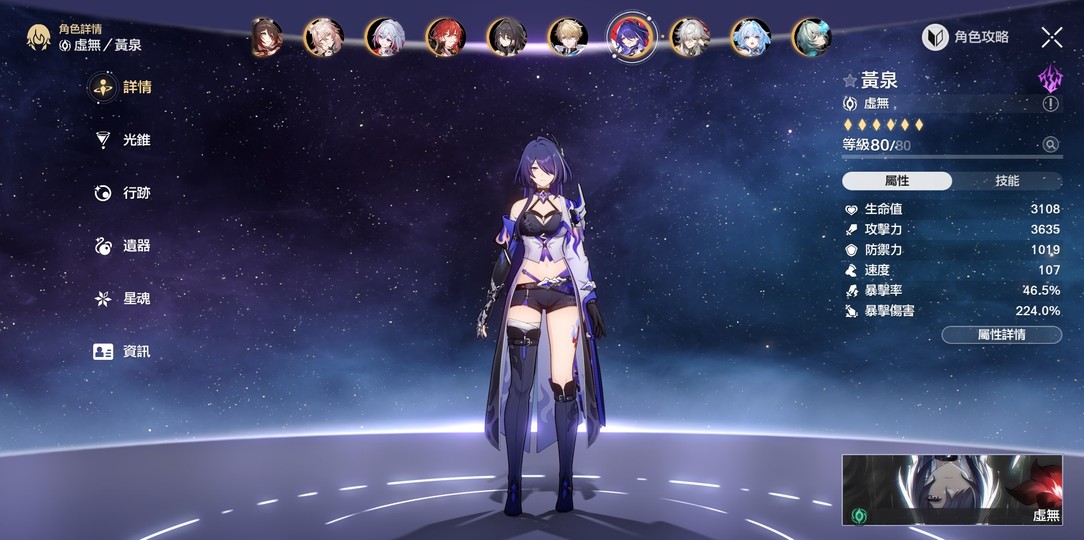Switch to the black-haired character portrait
The image size is (1084, 540).
[x=506, y=37]
